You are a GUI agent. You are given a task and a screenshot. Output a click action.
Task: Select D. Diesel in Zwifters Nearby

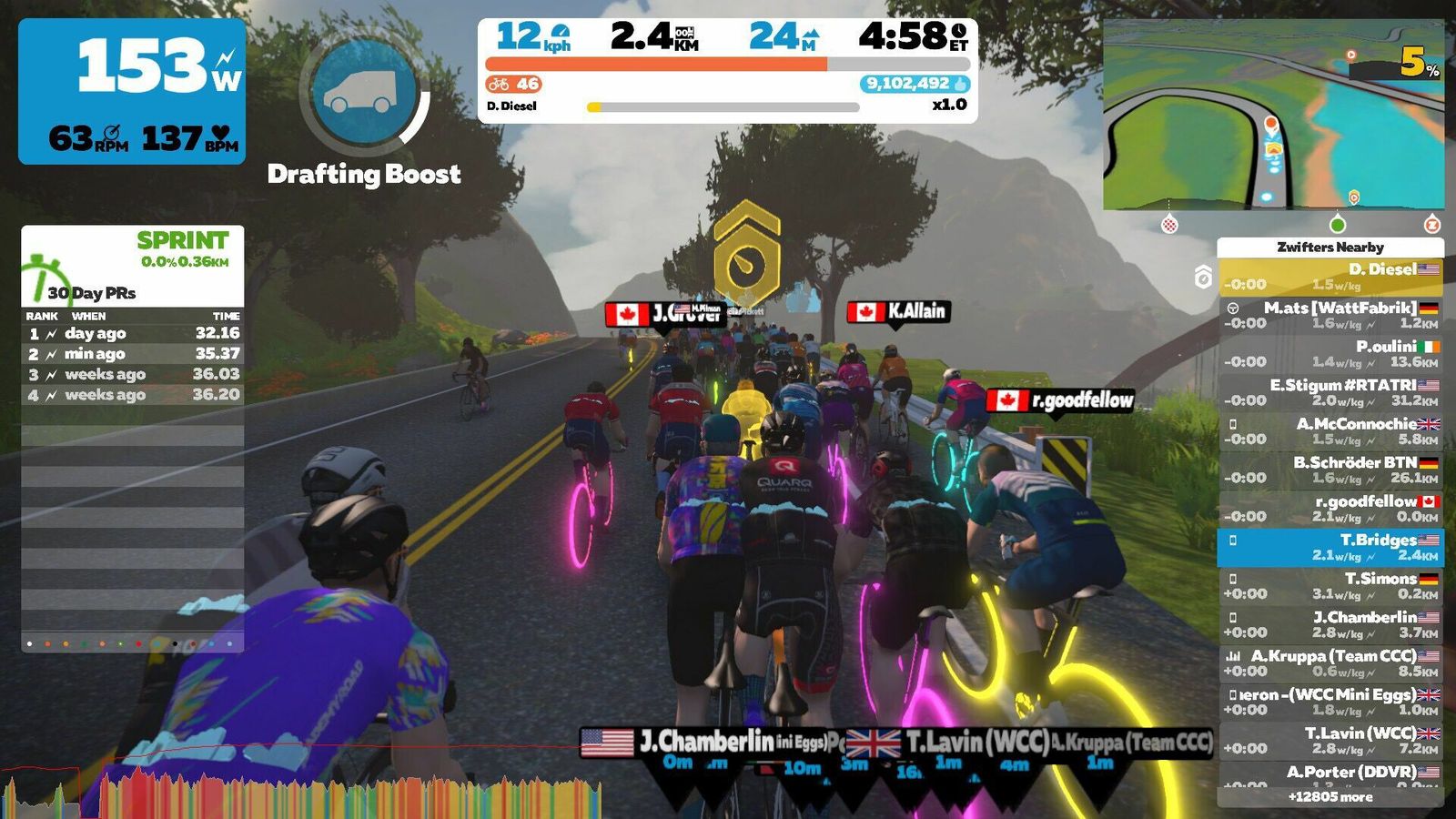(x=1330, y=277)
